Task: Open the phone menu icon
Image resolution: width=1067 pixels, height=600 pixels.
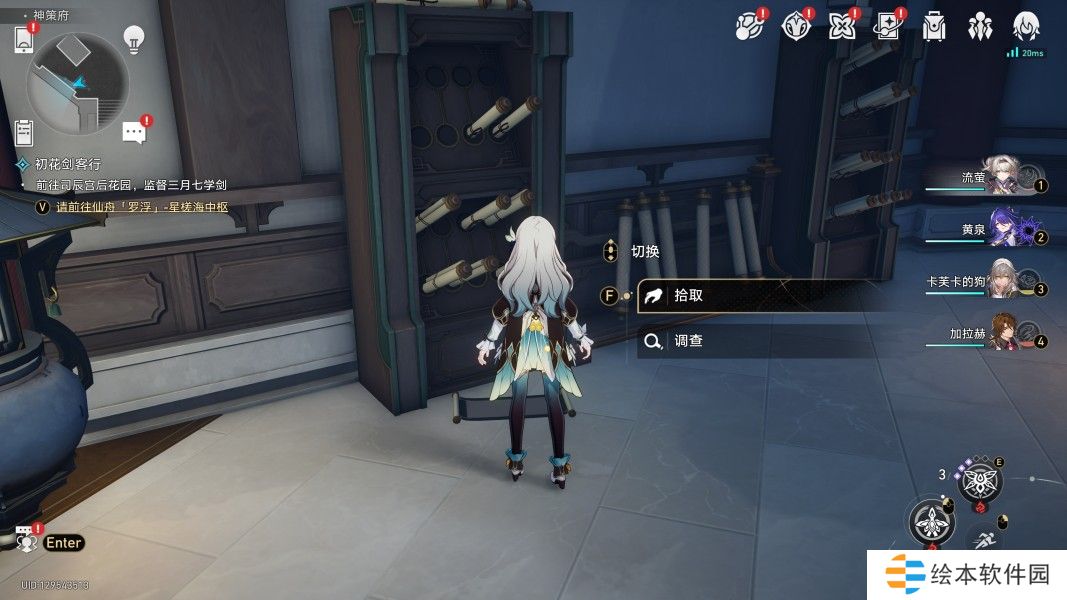Action: (x=24, y=40)
